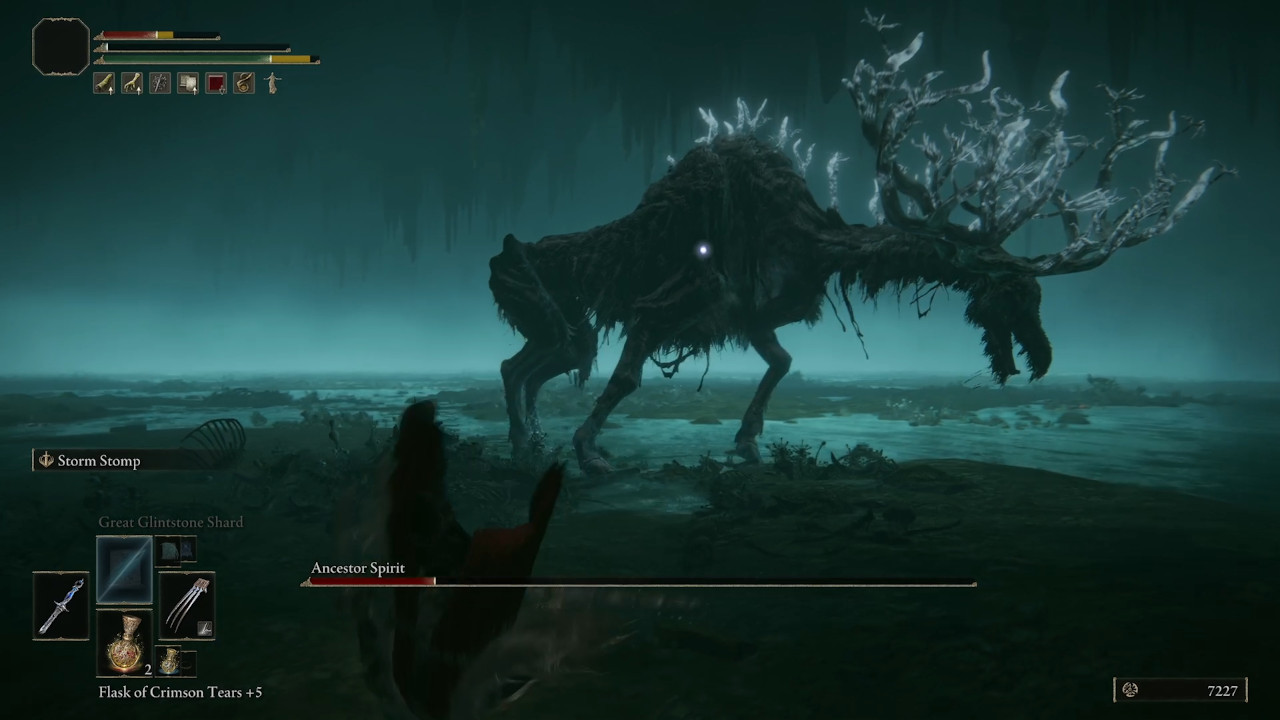Image resolution: width=1280 pixels, height=720 pixels.
Task: Select the Flask of Crimson Tears slot
Action: click(124, 640)
